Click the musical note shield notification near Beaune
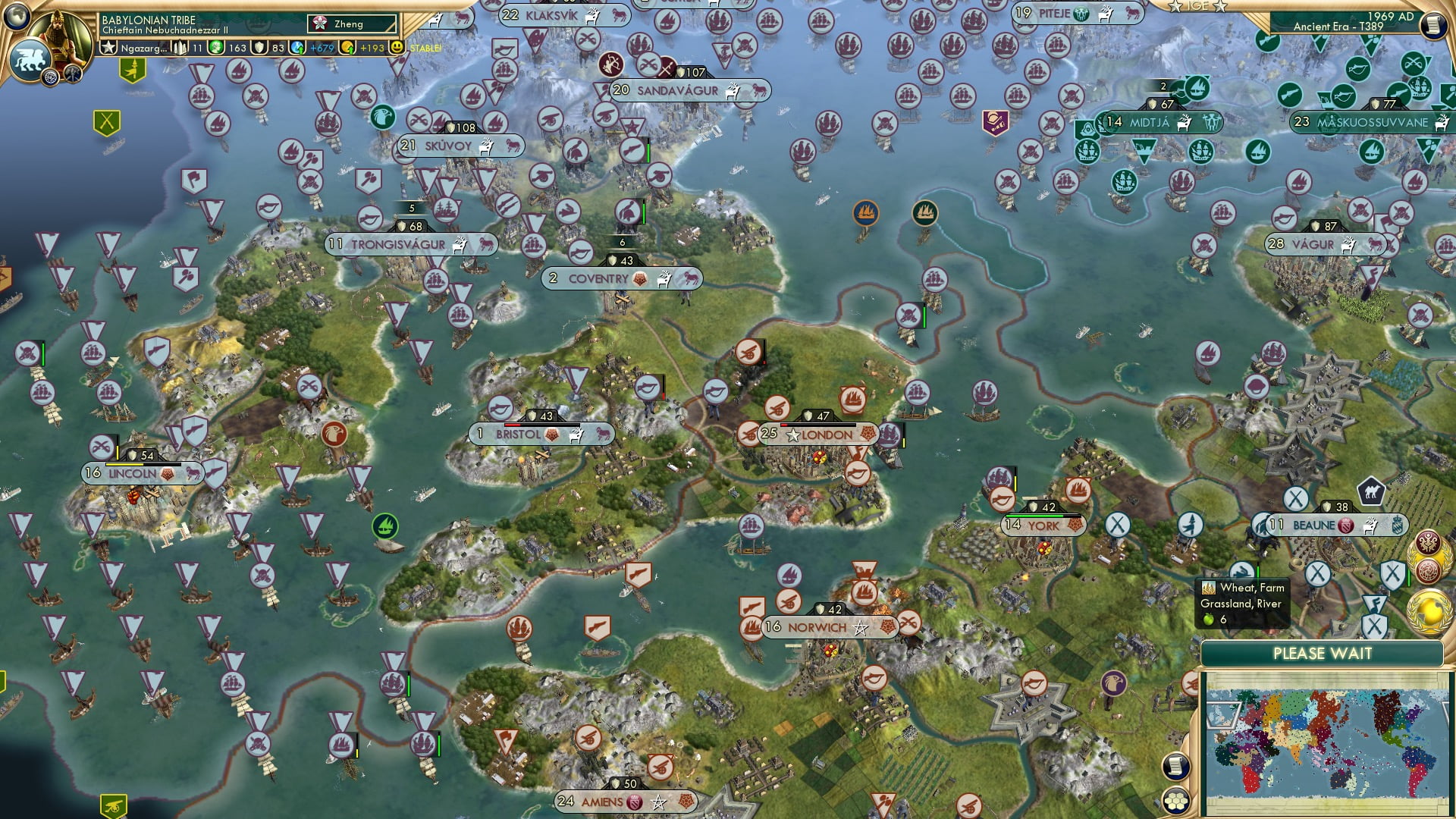Screen dimensions: 1456x819 1377,604
